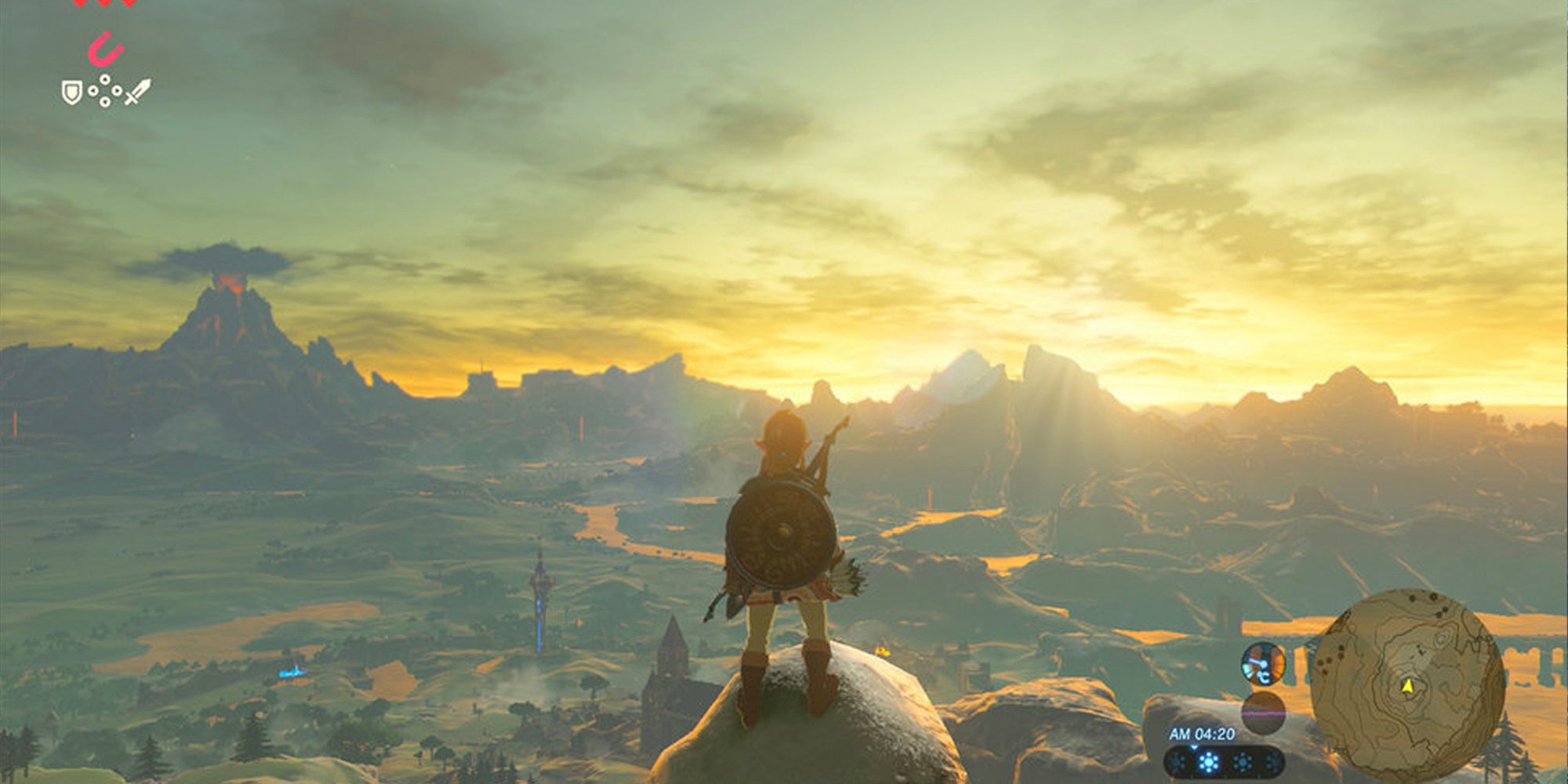Click the d-pad quick-swap icon

coord(104,91)
